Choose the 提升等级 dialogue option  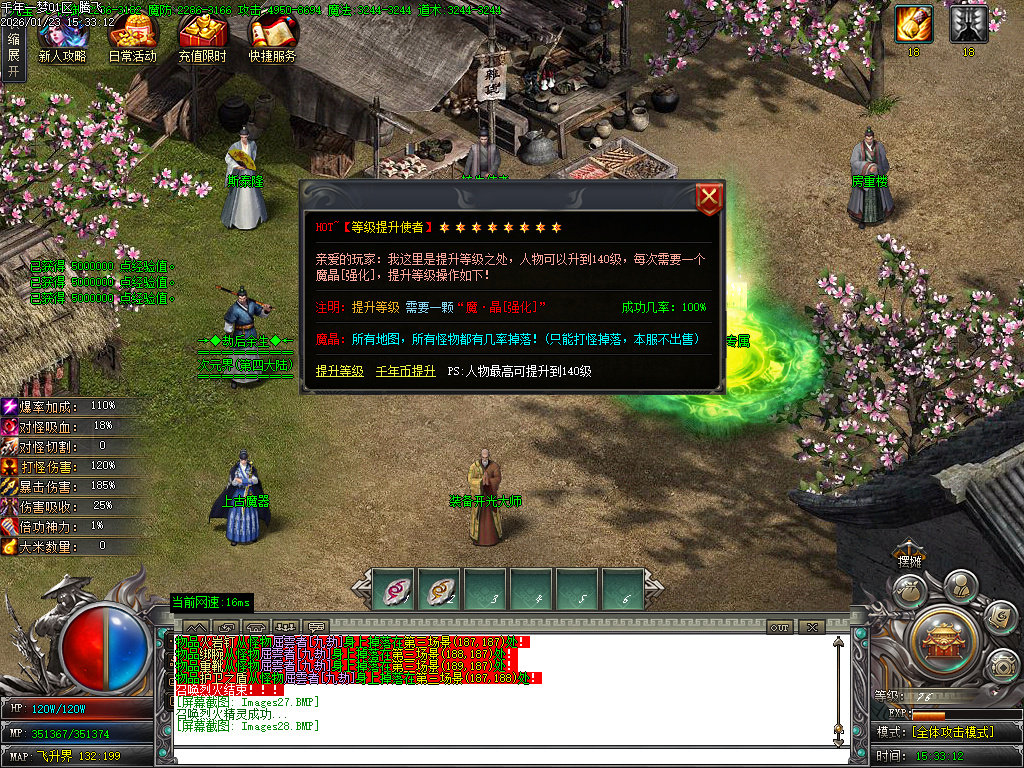pyautogui.click(x=339, y=371)
